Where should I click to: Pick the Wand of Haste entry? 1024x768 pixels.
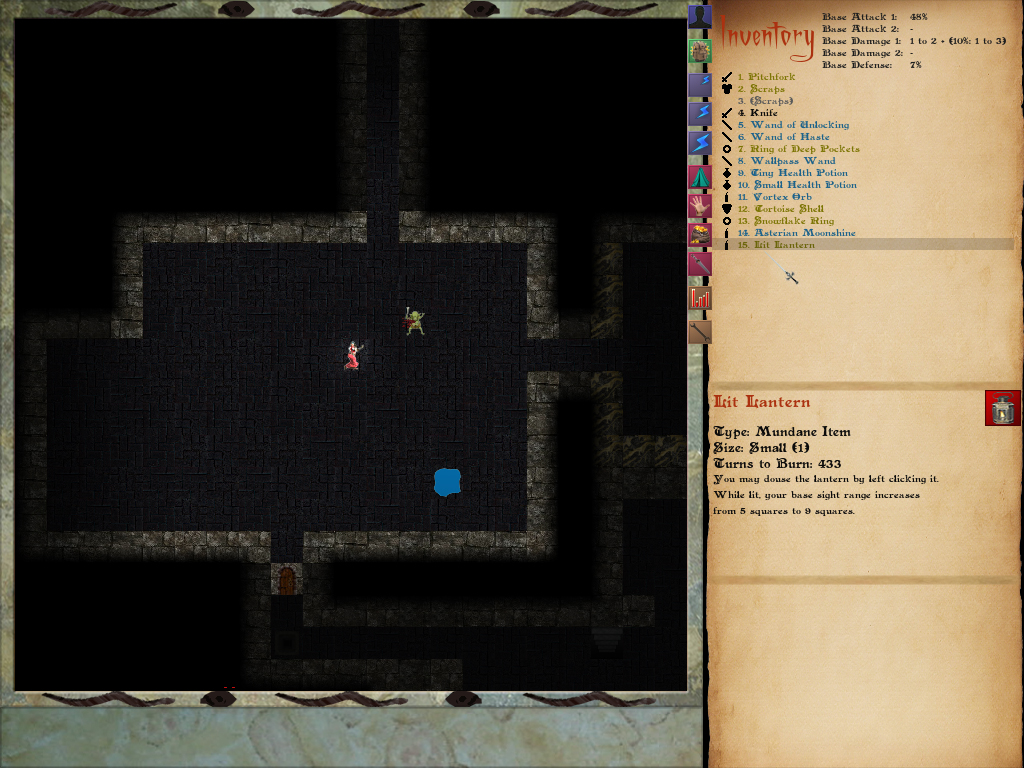click(790, 137)
